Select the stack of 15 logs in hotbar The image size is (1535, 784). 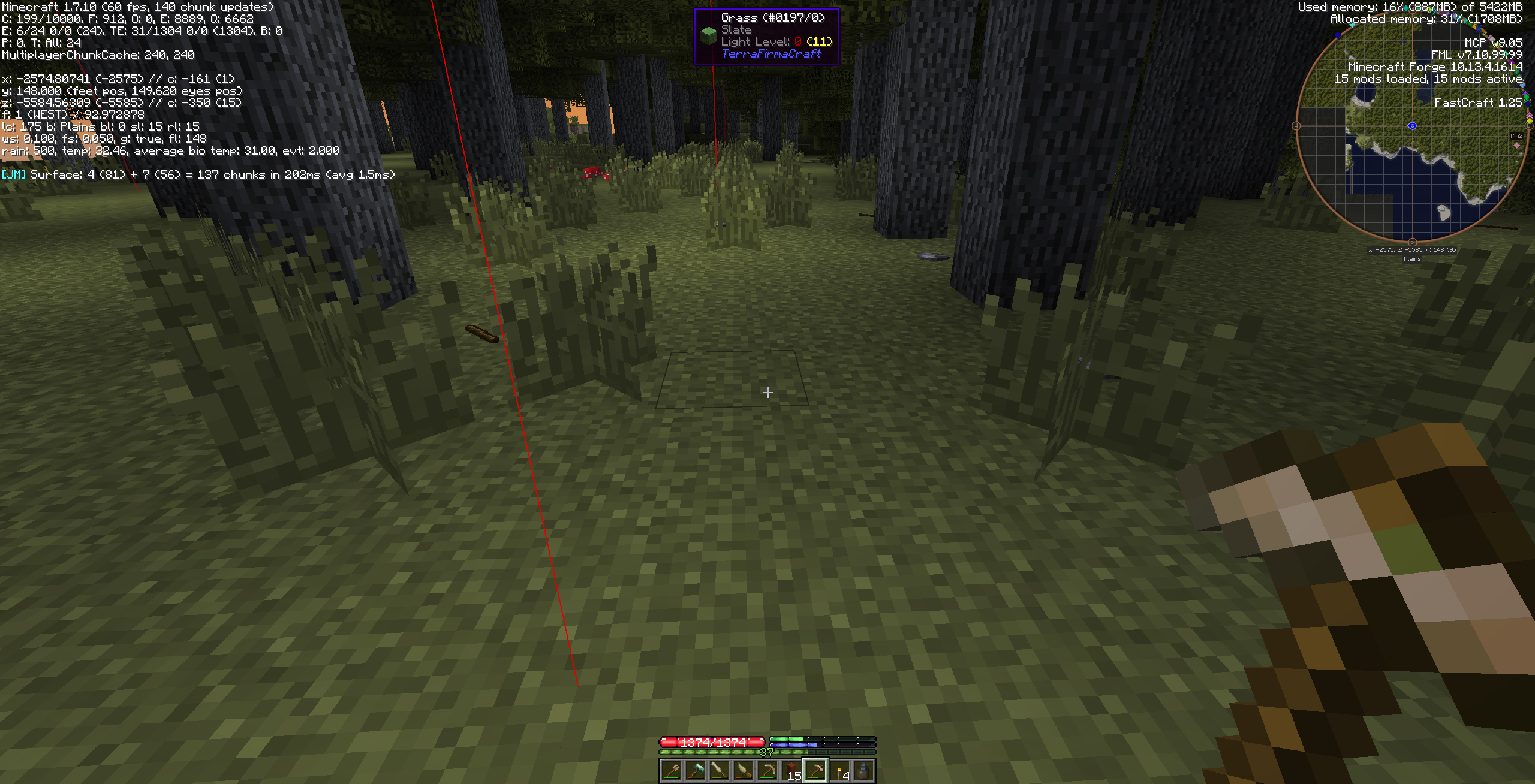792,773
